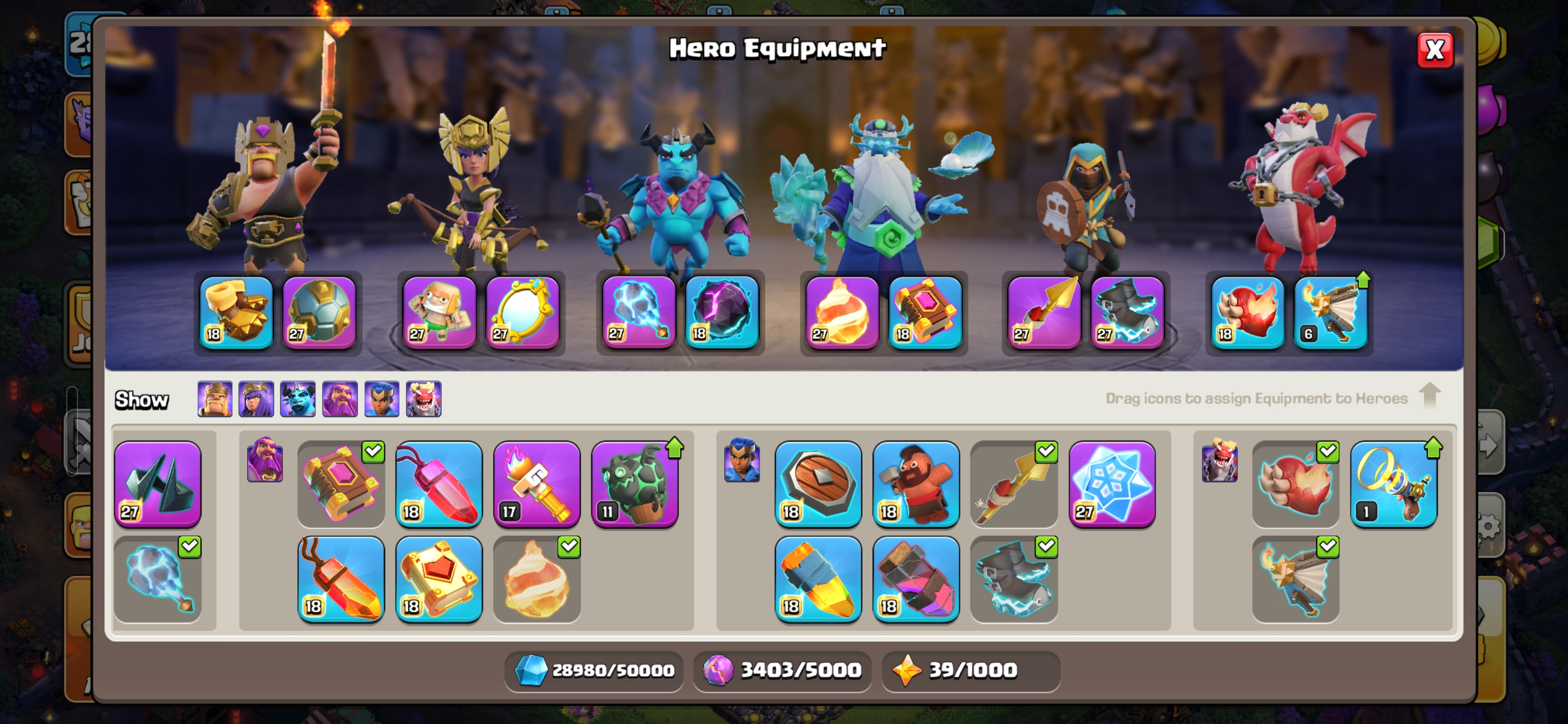Select the Grand Warden's fireball equipment slot
This screenshot has width=1568, height=724.
[x=842, y=312]
